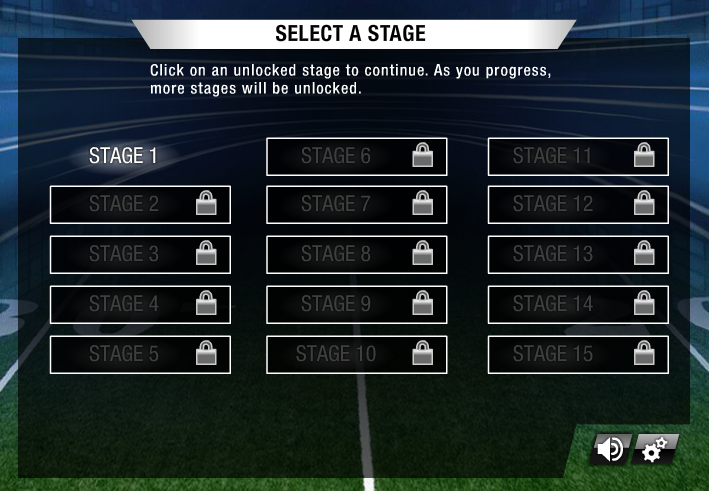Choose the locked Stage 3 entry
709x491 pixels.
point(140,254)
